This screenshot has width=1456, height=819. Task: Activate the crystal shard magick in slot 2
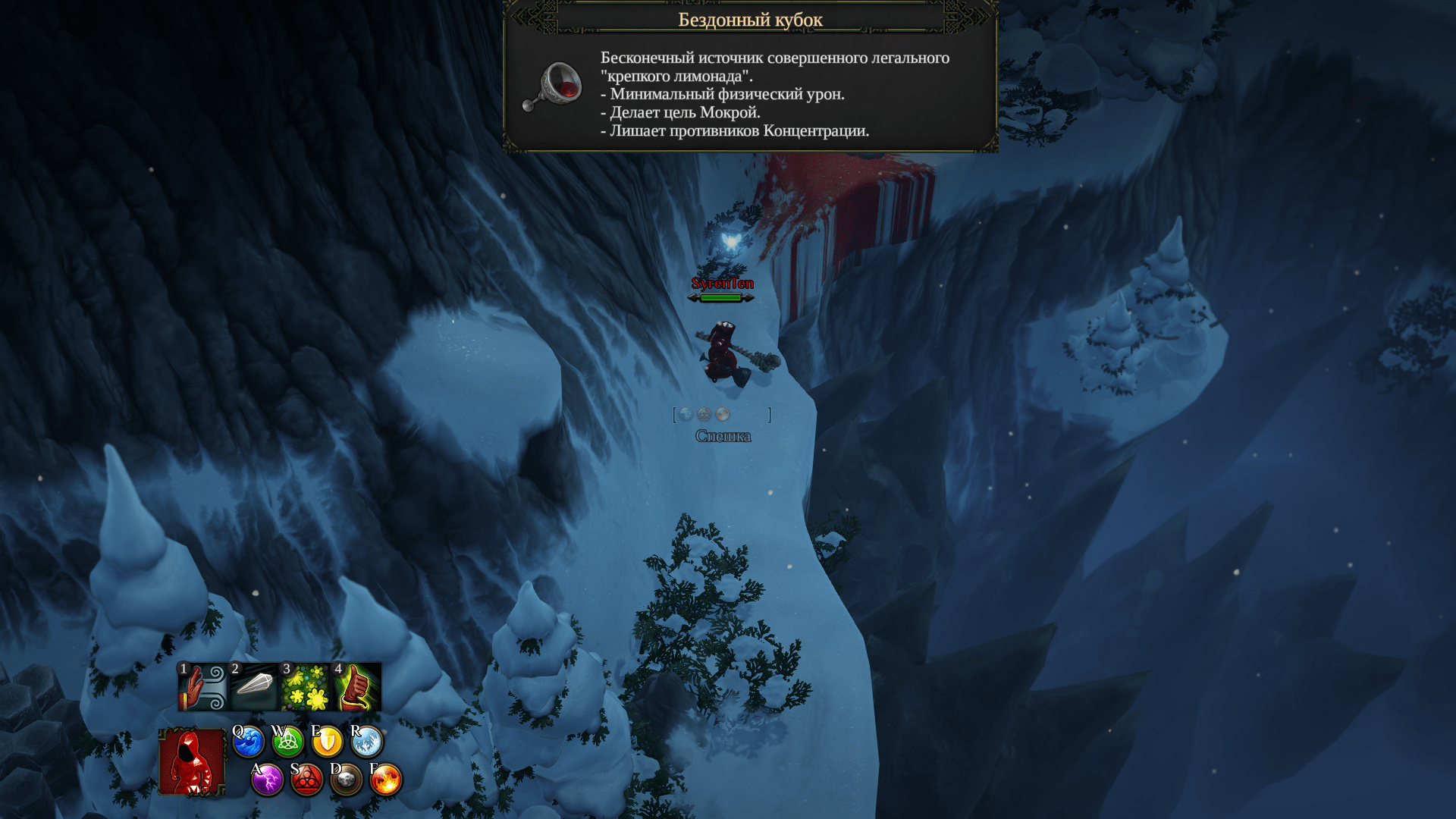click(254, 687)
